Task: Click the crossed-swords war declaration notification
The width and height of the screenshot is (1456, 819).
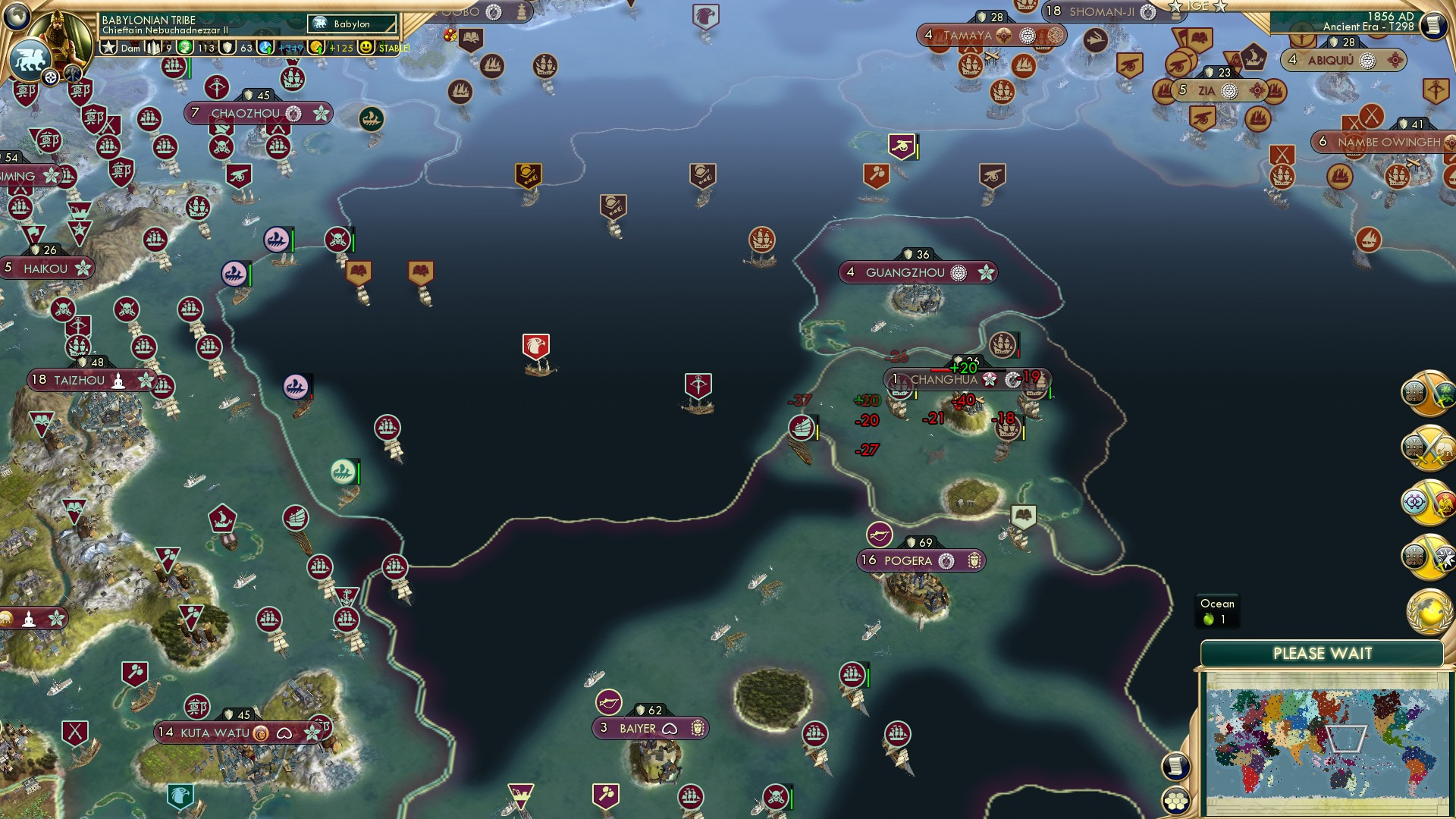Action: click(x=1429, y=447)
